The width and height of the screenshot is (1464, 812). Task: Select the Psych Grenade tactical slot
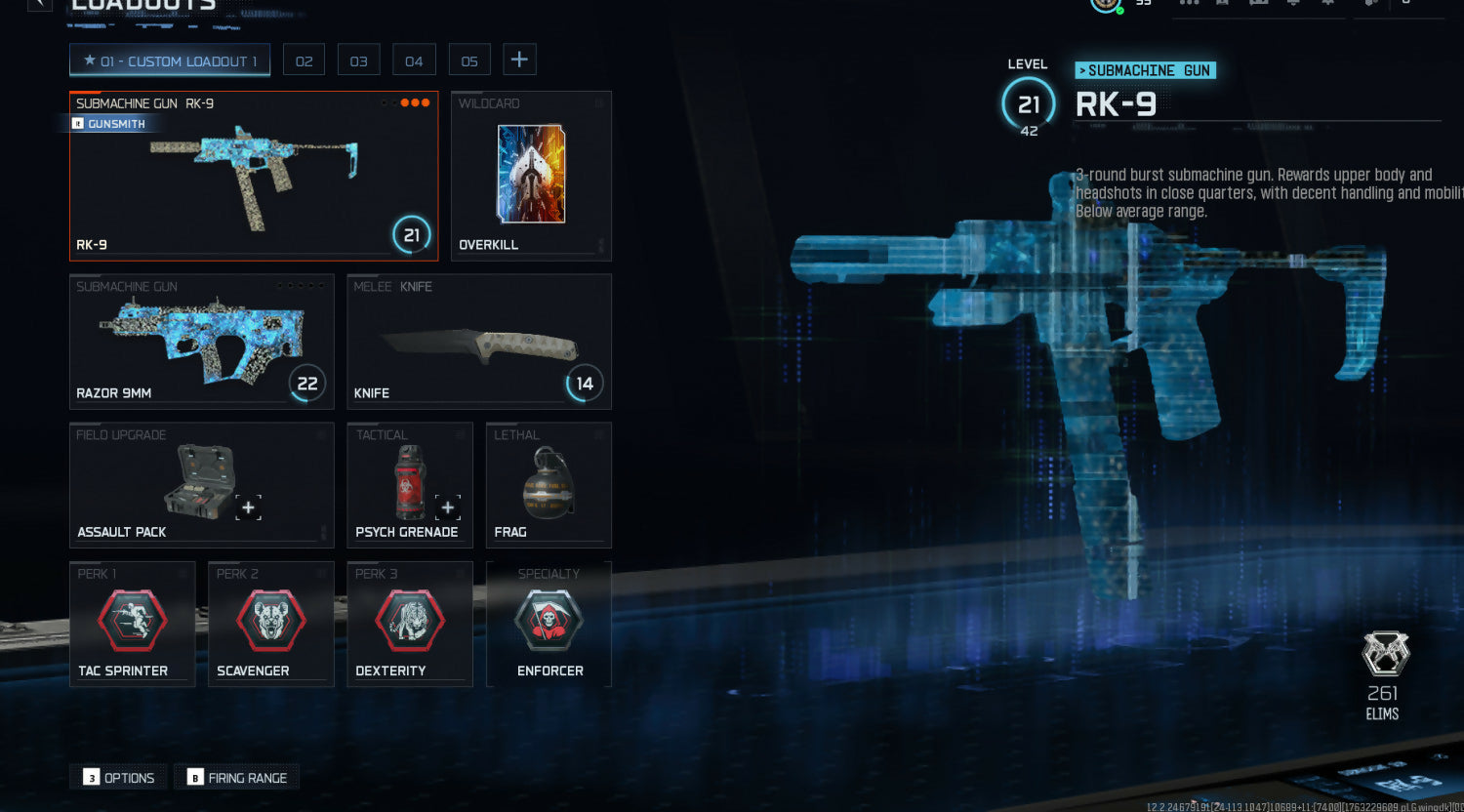(409, 484)
